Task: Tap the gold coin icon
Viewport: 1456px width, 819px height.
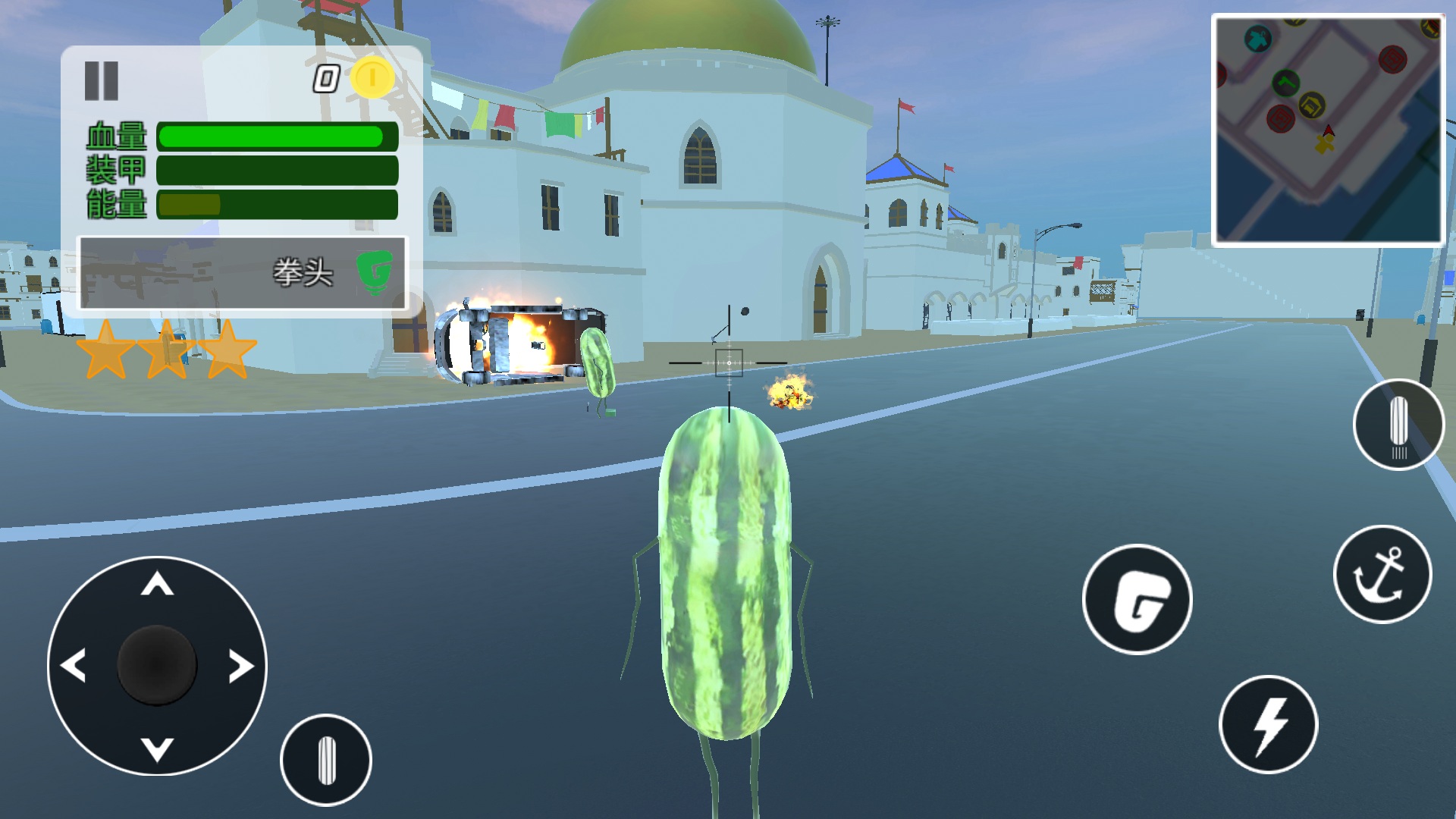Action: [x=372, y=77]
